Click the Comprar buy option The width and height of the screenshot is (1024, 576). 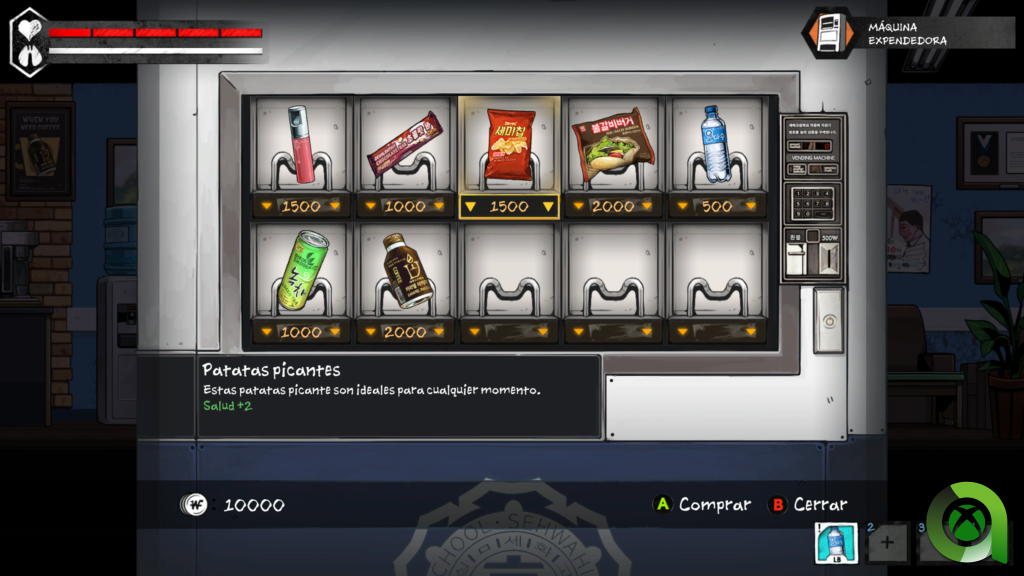(x=701, y=505)
